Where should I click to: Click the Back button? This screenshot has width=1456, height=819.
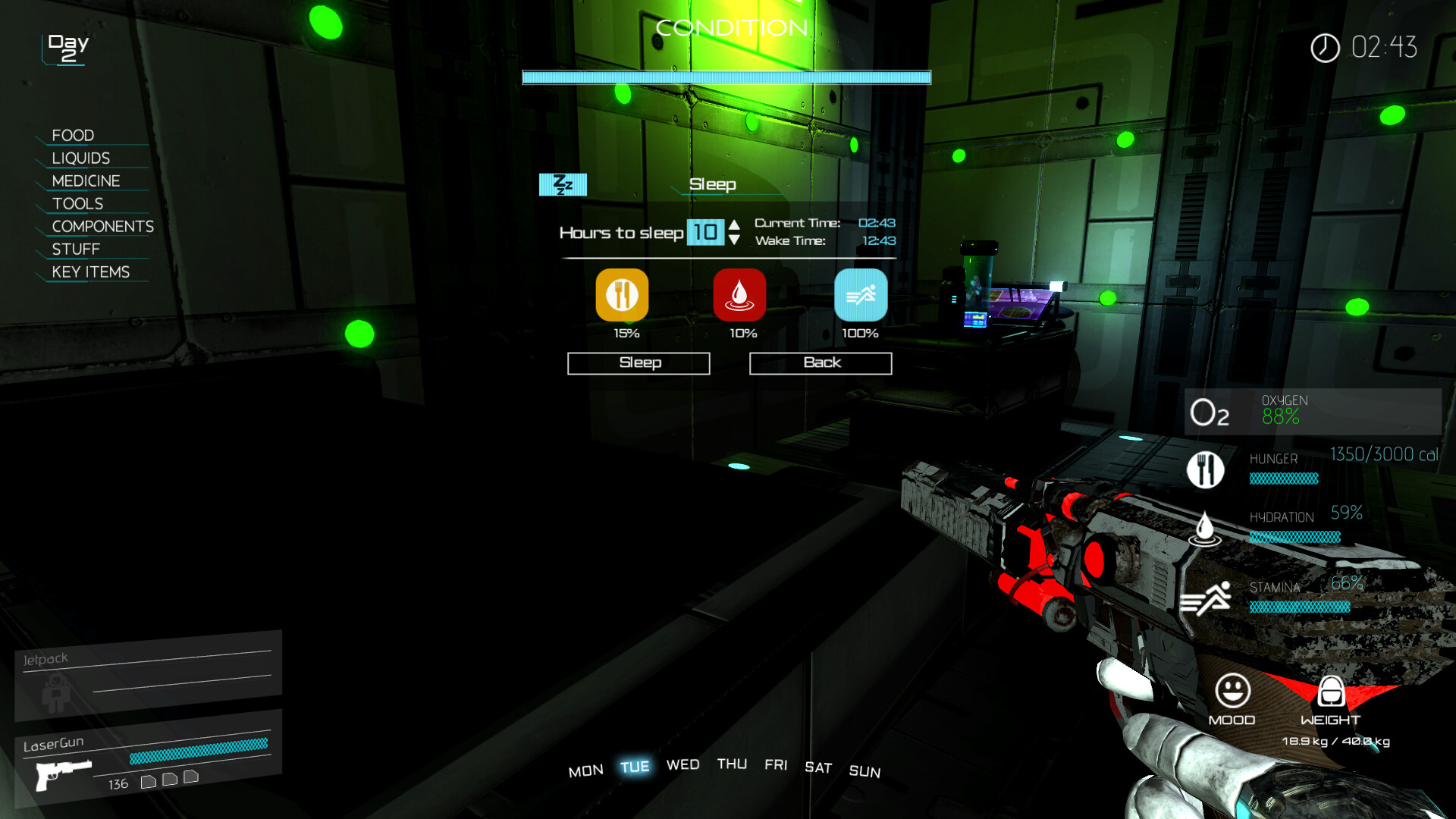(821, 362)
